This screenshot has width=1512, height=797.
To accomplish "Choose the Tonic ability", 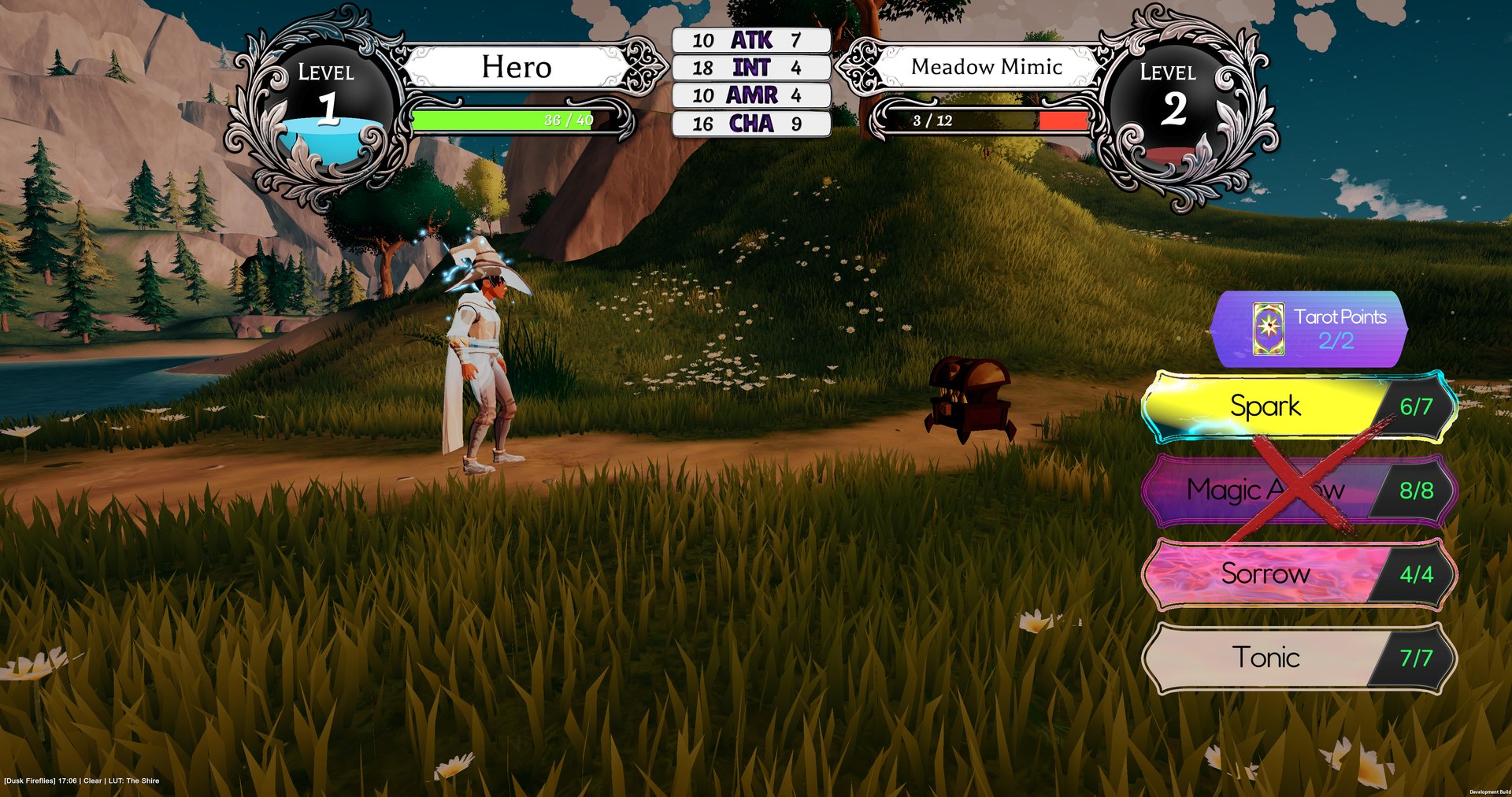I will coord(1265,658).
